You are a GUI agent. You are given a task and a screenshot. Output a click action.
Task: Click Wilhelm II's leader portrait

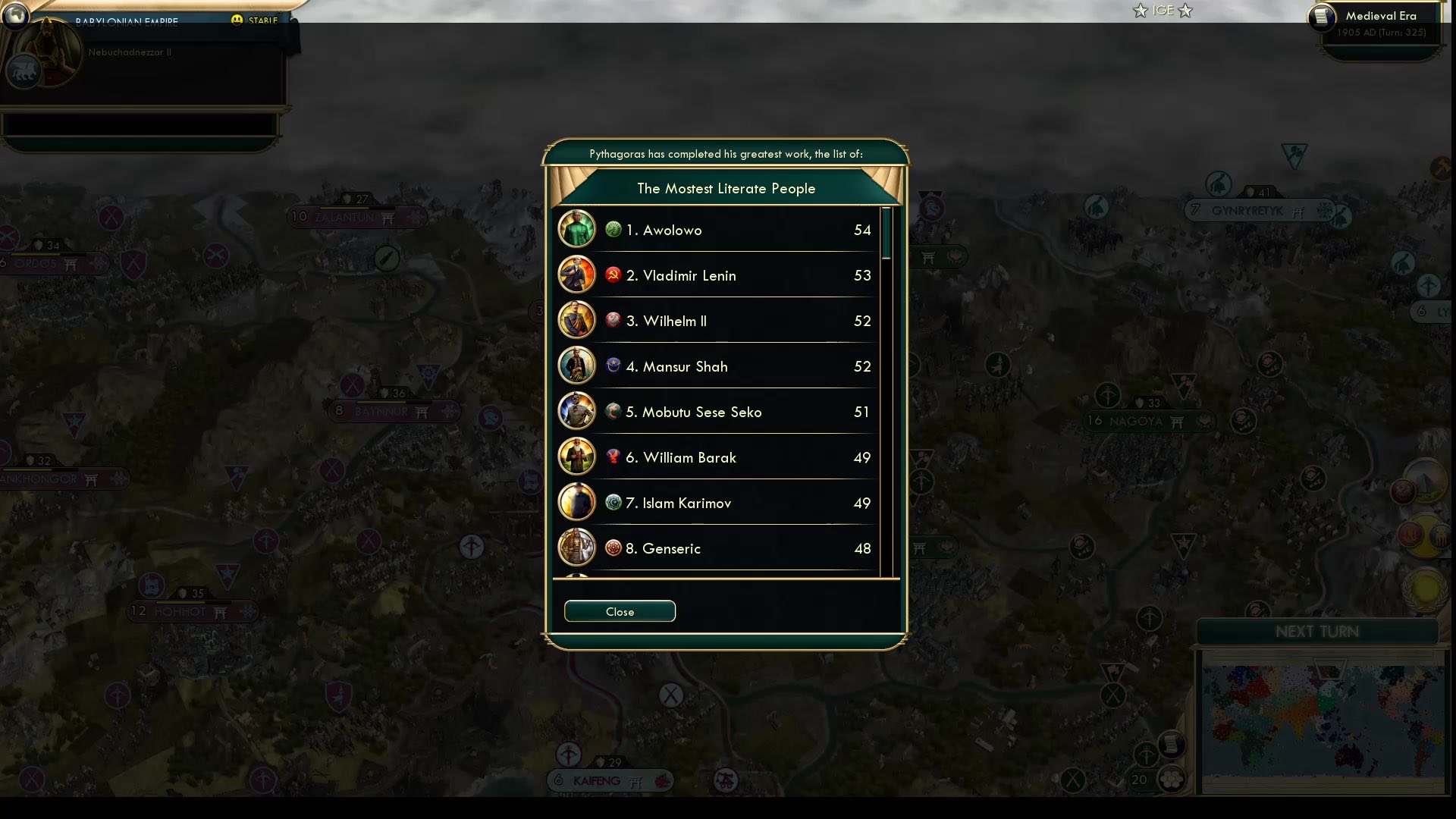[x=576, y=320]
